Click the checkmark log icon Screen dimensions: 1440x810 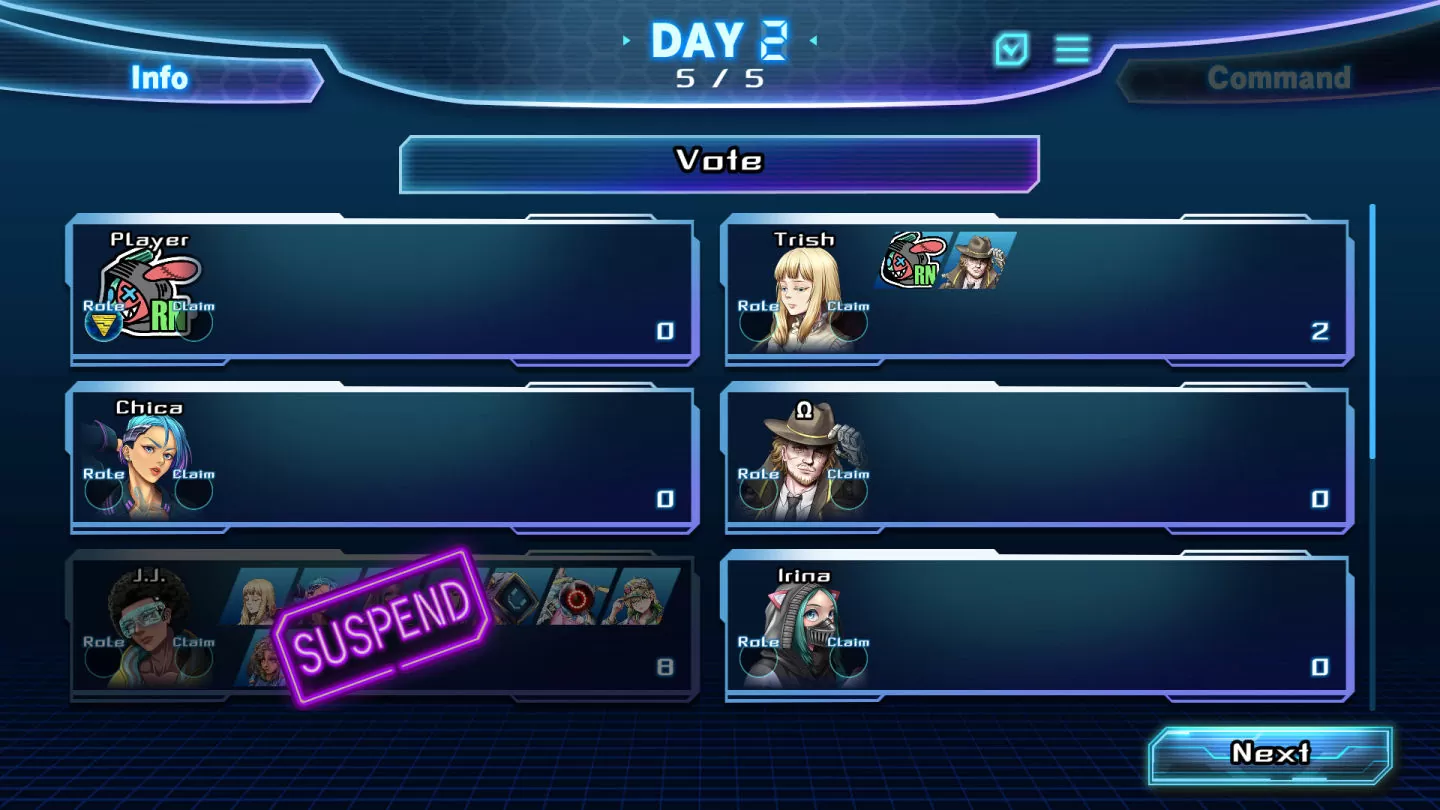tap(1011, 49)
